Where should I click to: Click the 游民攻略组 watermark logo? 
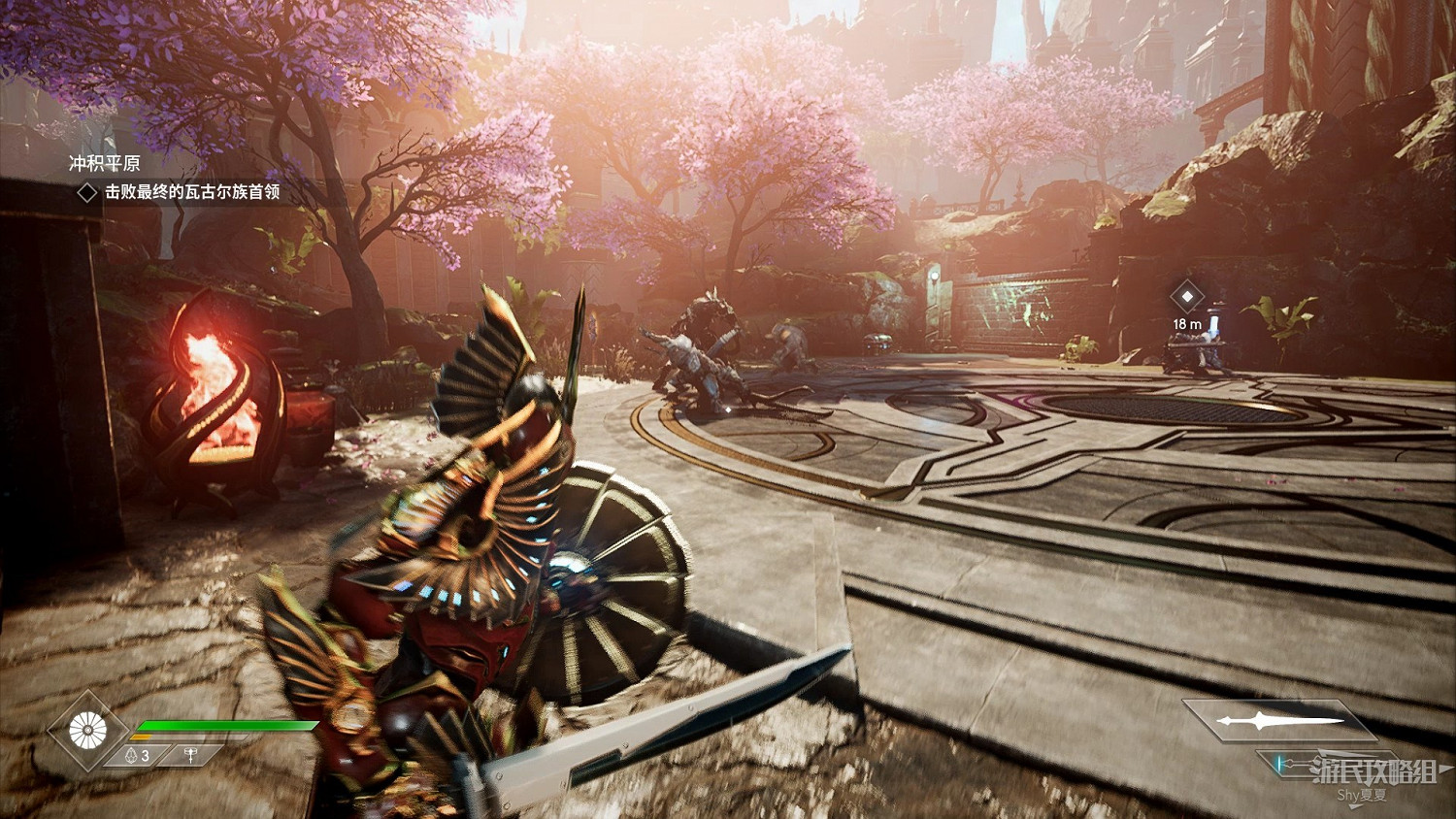(1373, 772)
